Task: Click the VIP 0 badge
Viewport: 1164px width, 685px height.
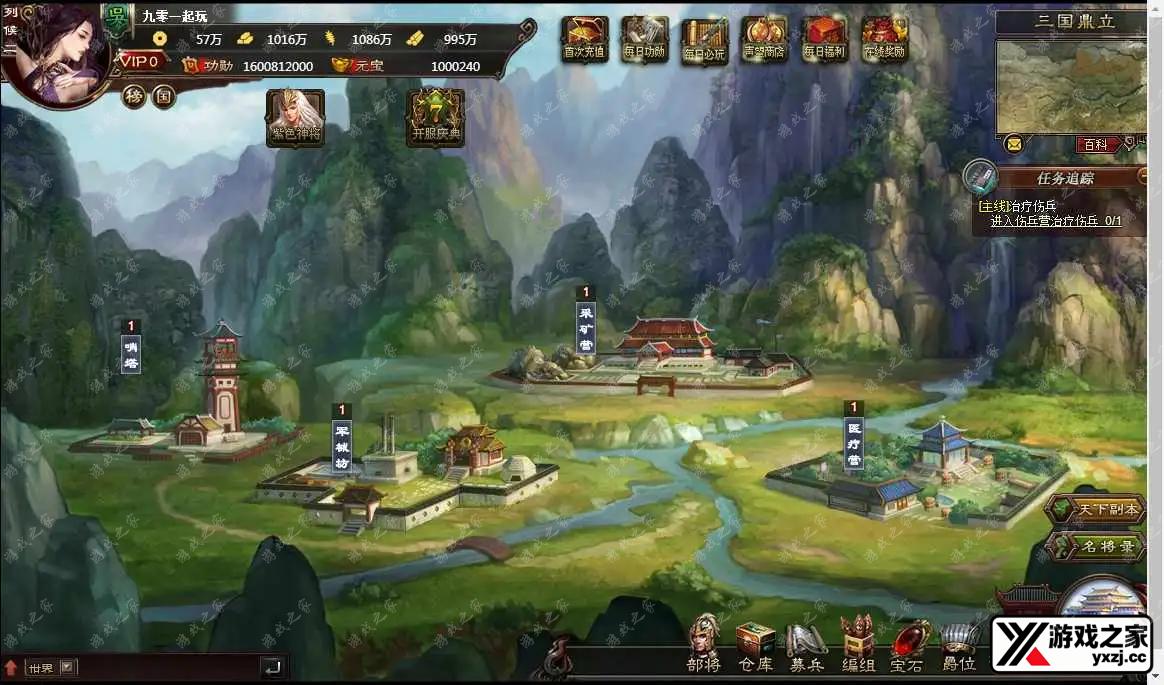Action: [x=141, y=62]
